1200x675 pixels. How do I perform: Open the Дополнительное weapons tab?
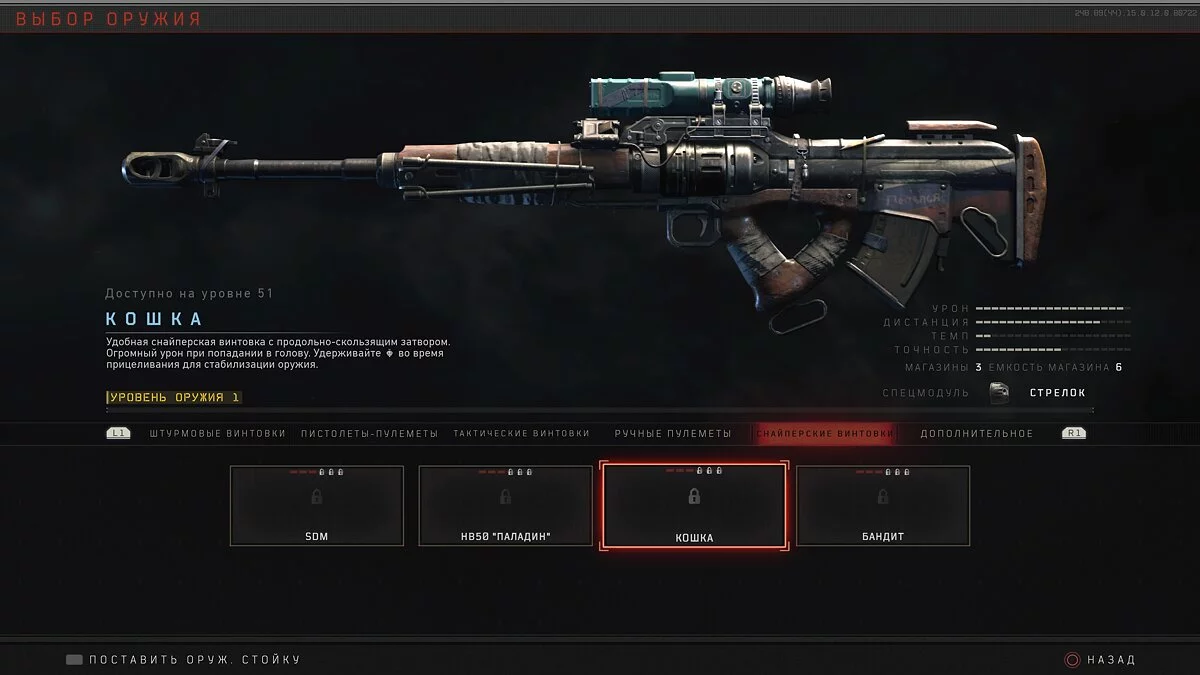click(976, 433)
